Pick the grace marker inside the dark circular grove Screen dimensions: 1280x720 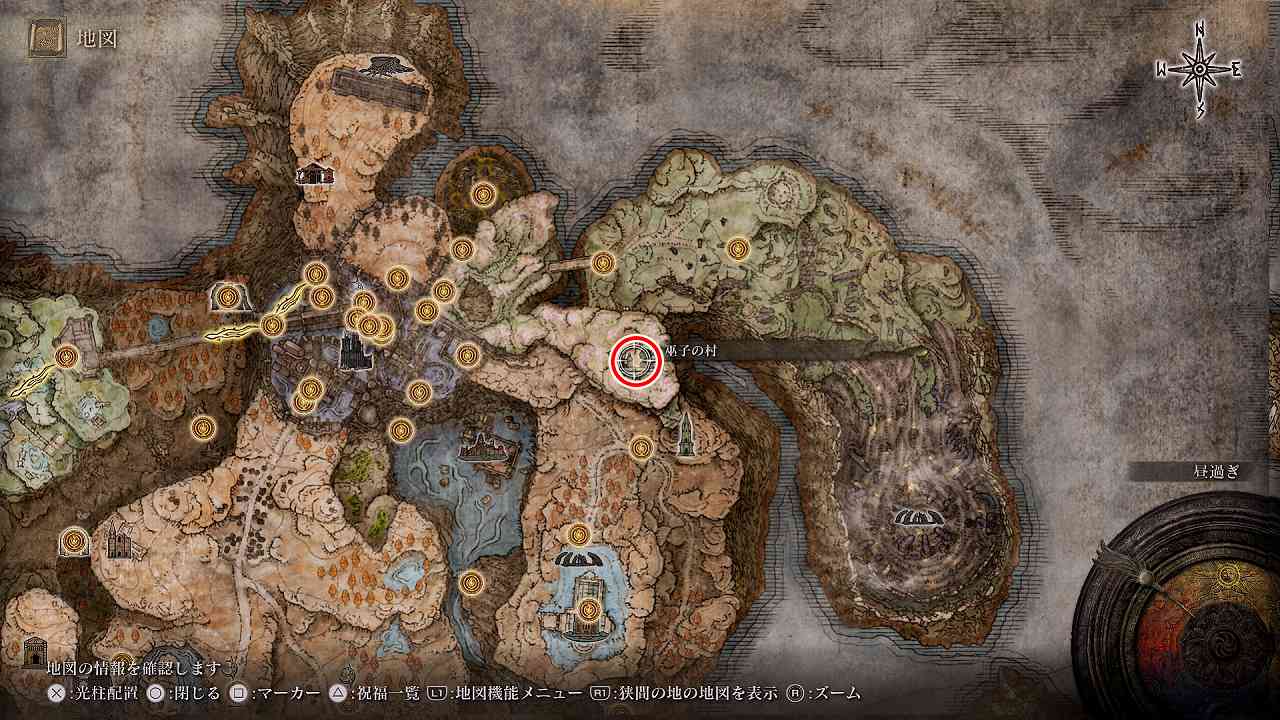[x=484, y=193]
